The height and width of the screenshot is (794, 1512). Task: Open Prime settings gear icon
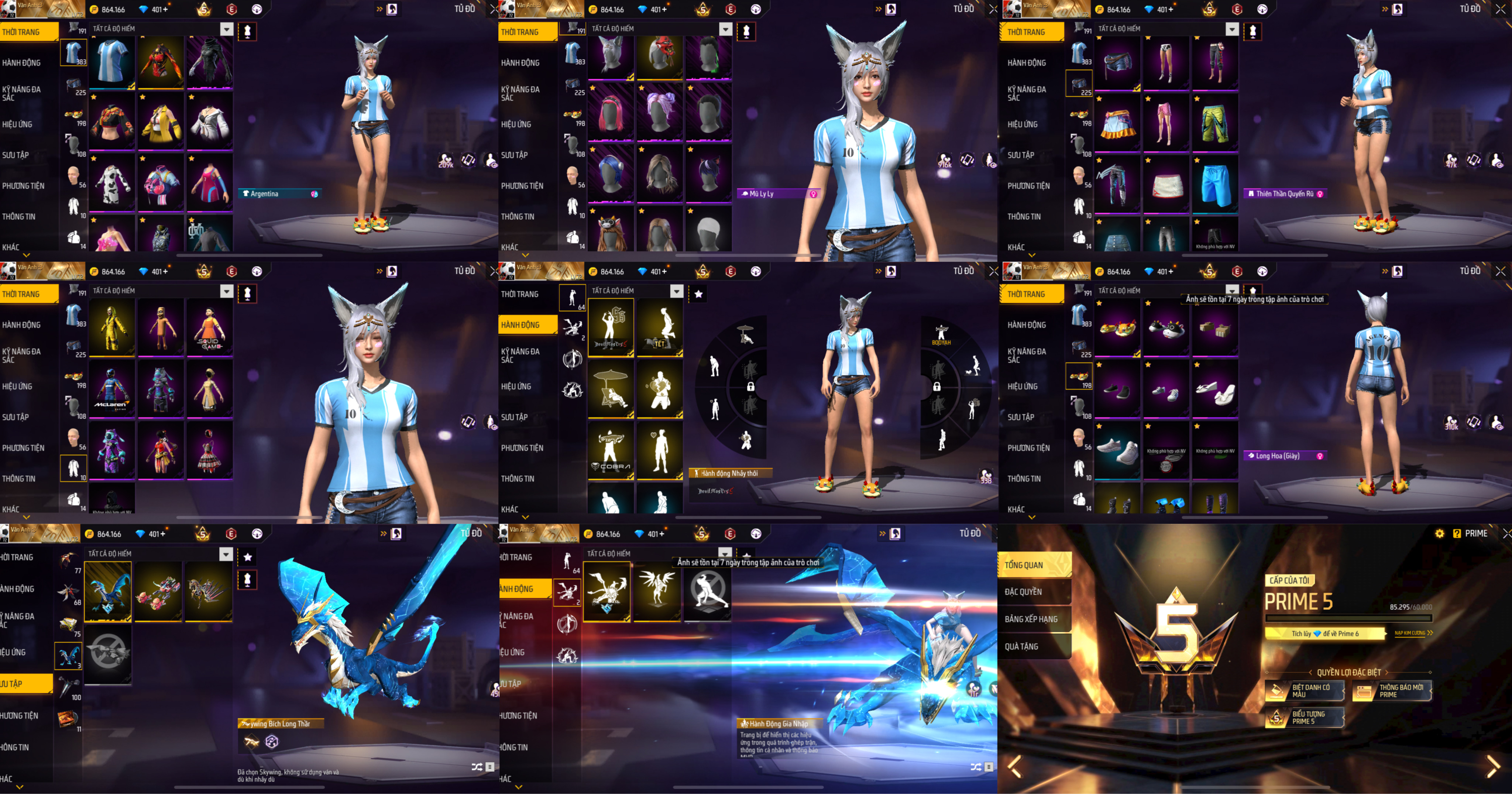point(1439,533)
